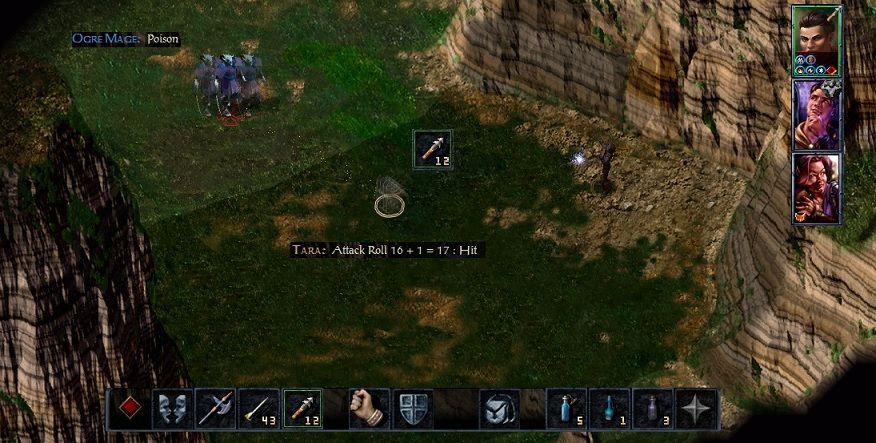
Task: Click the red diamond button on the action bar
Action: click(x=129, y=409)
